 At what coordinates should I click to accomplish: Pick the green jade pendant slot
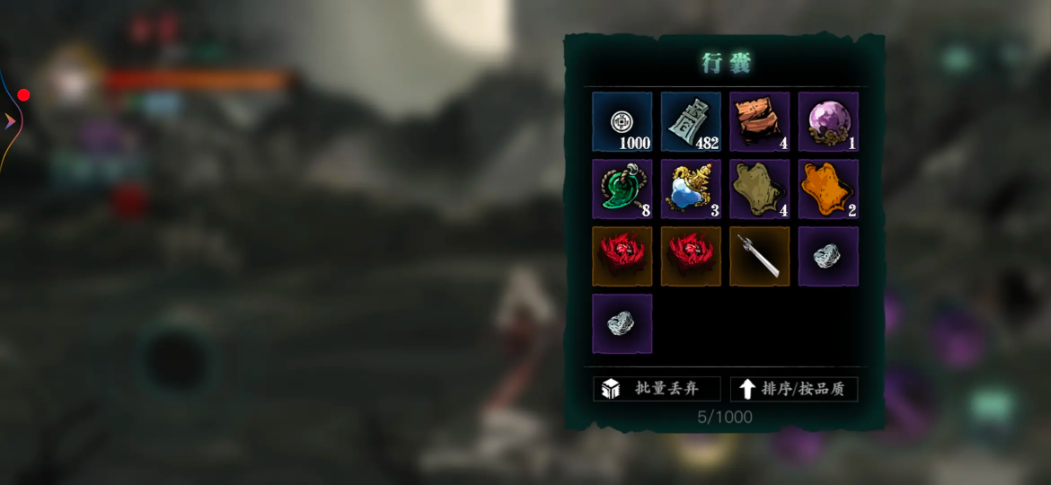tap(622, 189)
